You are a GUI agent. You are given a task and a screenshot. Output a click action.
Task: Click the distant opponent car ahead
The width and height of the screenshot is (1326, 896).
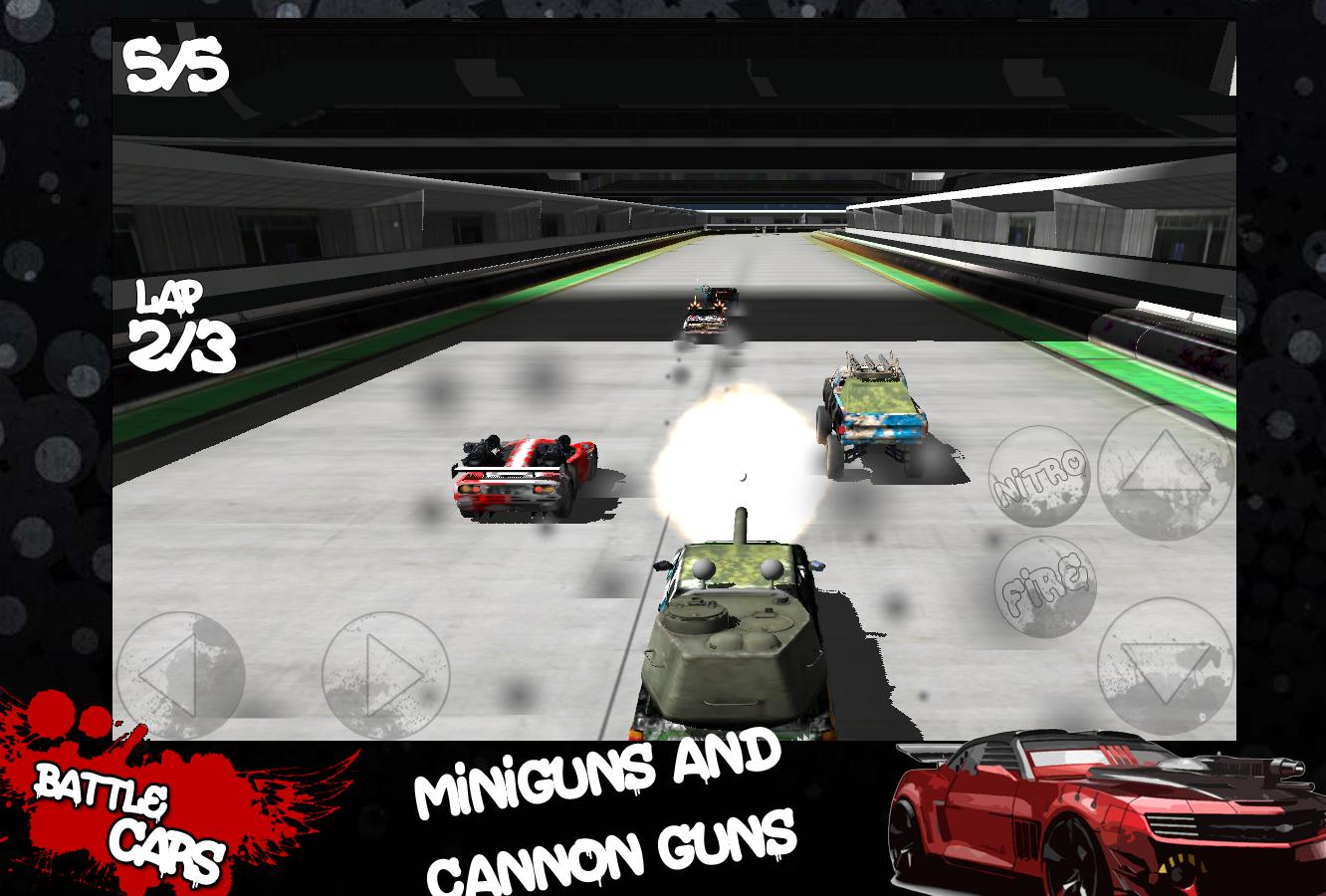coord(707,309)
